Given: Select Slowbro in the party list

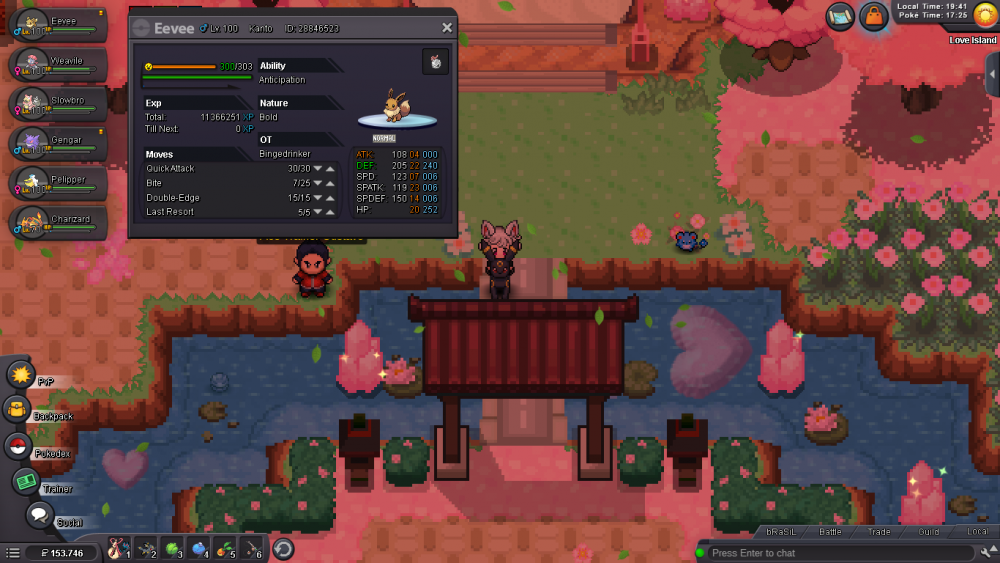Looking at the screenshot, I should click(x=59, y=104).
